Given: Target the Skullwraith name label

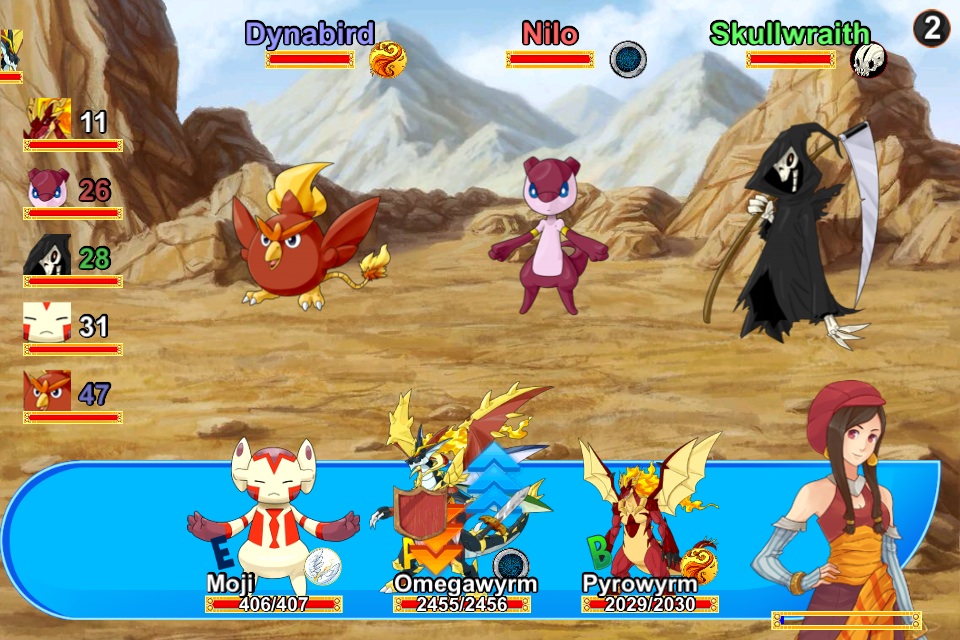Looking at the screenshot, I should pyautogui.click(x=790, y=34).
